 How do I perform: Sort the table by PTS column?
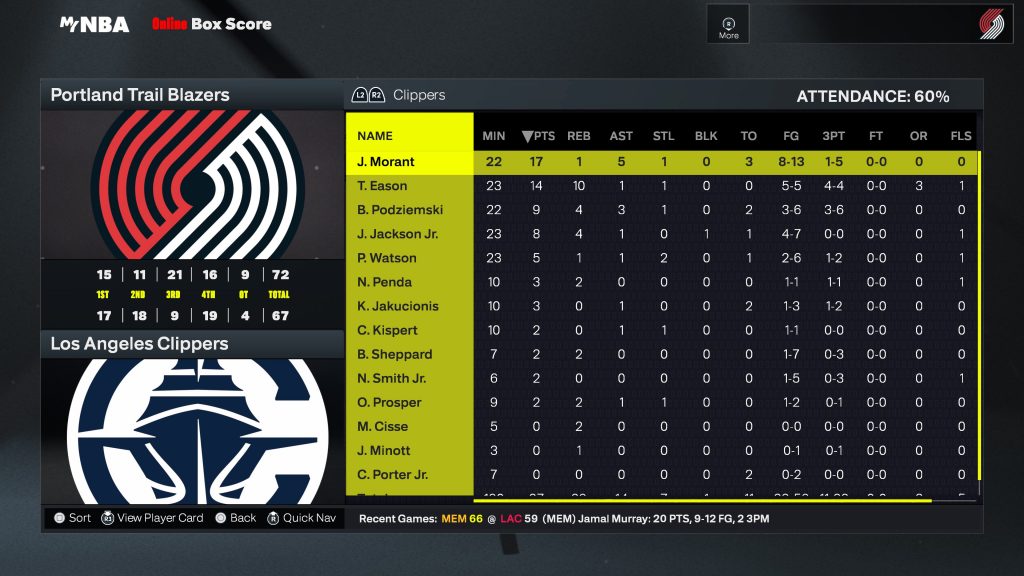point(538,136)
